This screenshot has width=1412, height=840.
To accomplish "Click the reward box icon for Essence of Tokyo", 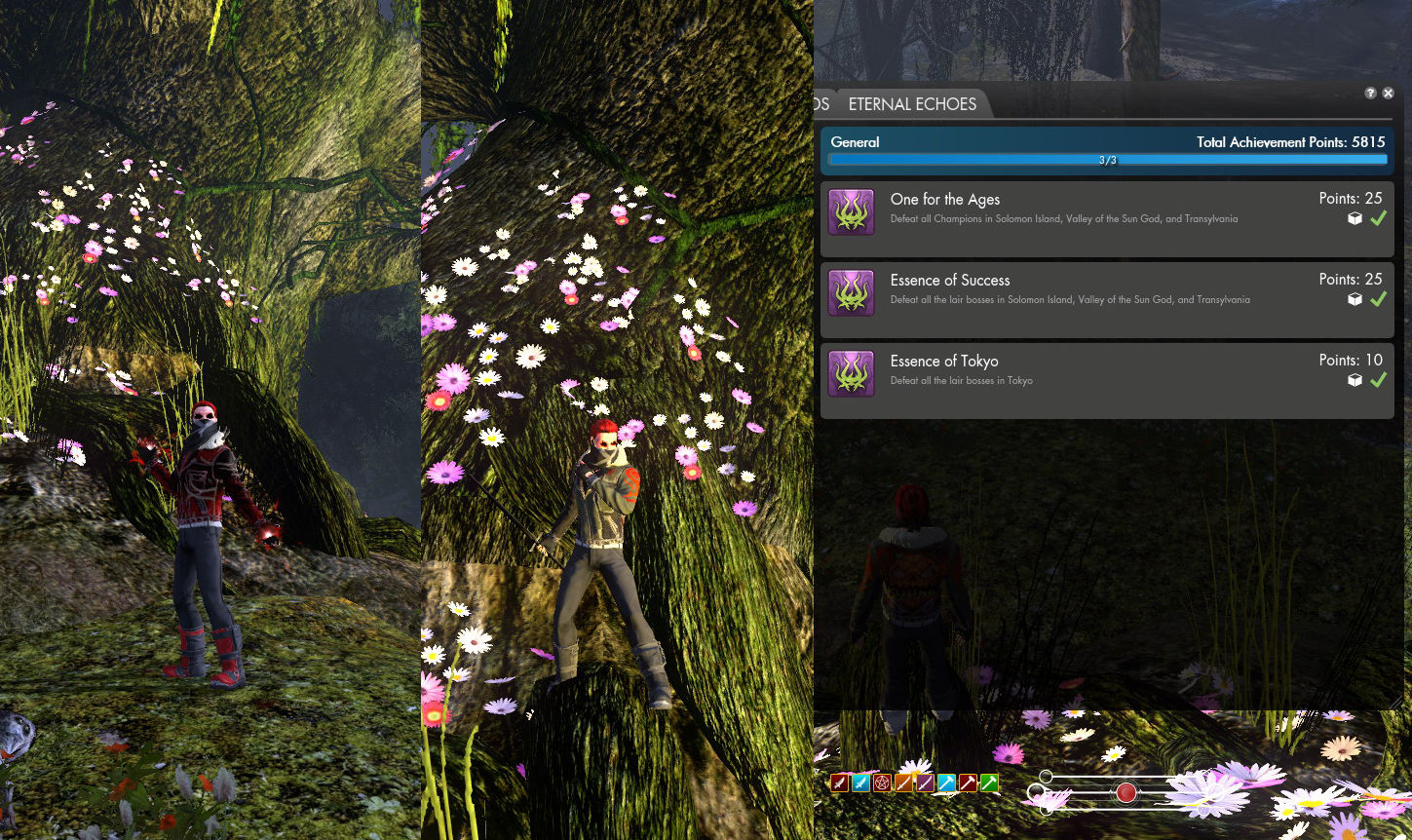I will 1355,381.
